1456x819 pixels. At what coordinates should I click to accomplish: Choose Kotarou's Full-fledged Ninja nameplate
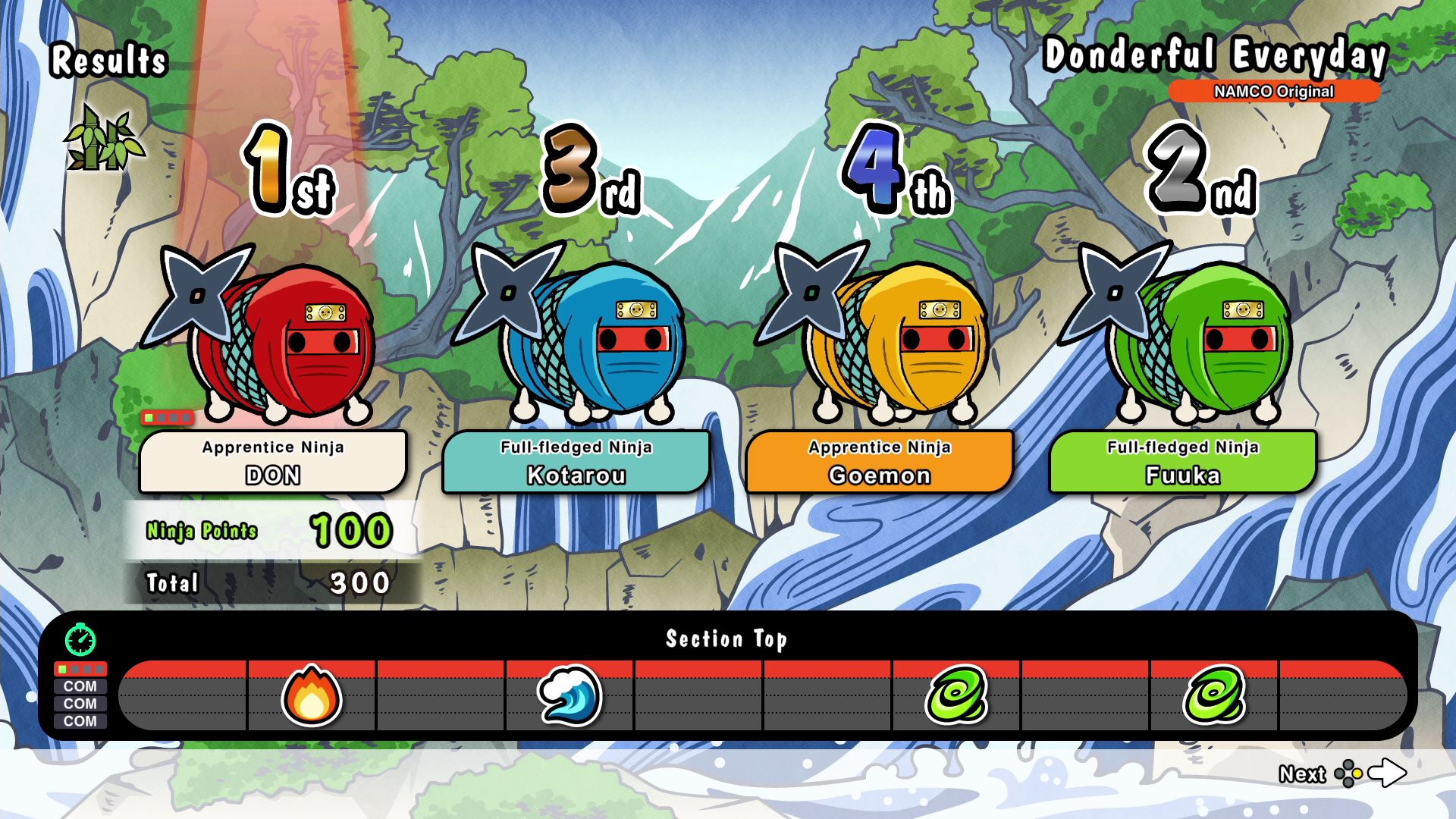576,462
